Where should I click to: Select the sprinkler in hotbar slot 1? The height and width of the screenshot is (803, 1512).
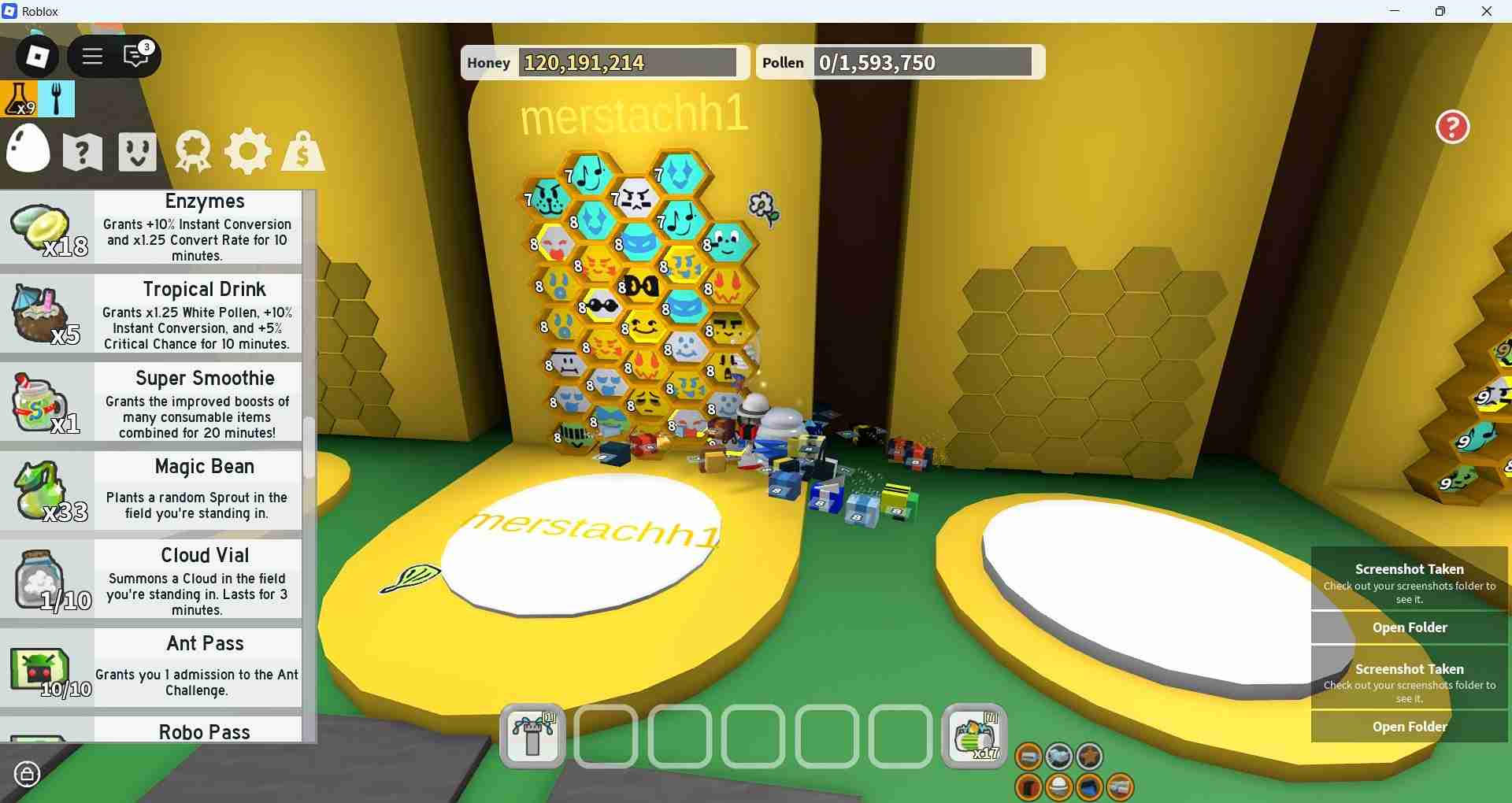(x=532, y=737)
